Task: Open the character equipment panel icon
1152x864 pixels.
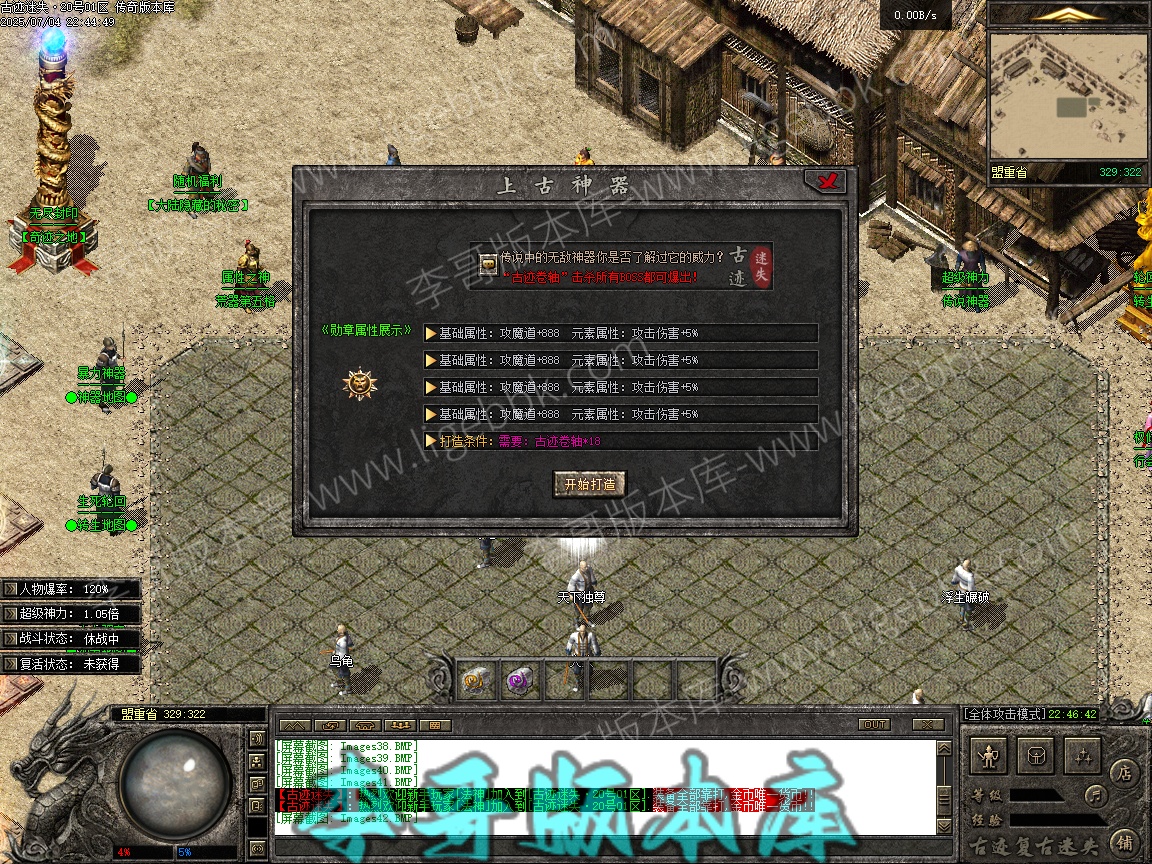Action: click(x=990, y=756)
